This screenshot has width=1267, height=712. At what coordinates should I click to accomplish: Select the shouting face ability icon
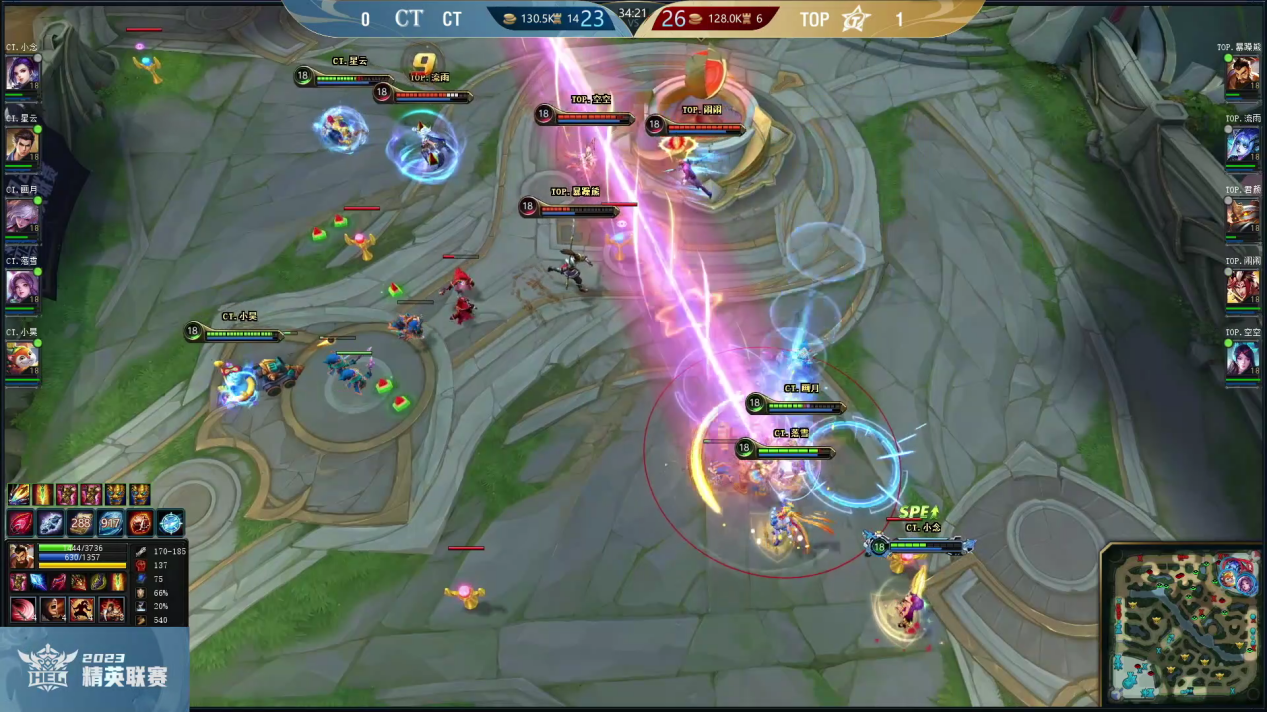pyautogui.click(x=52, y=608)
